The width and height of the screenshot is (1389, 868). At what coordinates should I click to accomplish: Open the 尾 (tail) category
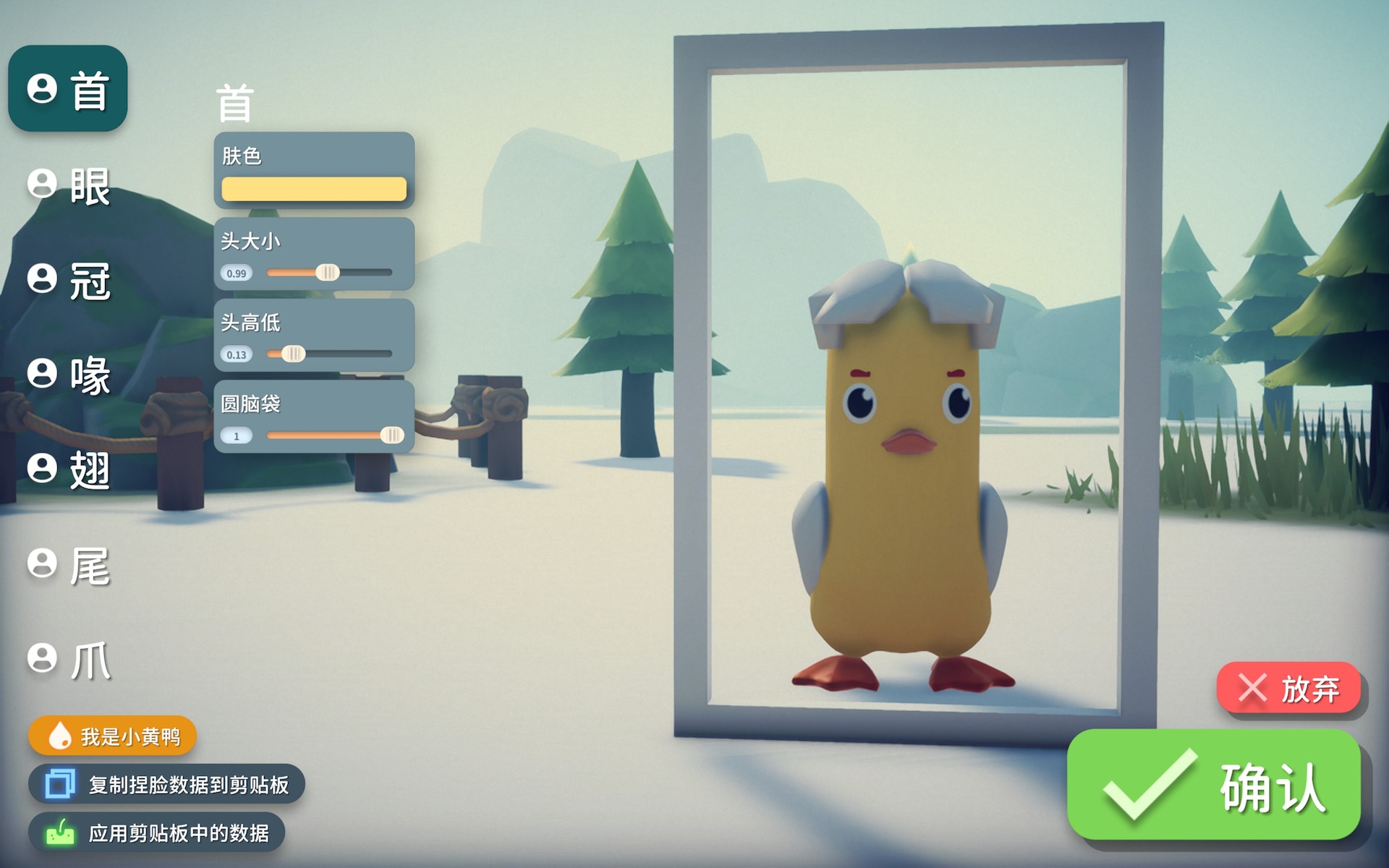point(69,565)
